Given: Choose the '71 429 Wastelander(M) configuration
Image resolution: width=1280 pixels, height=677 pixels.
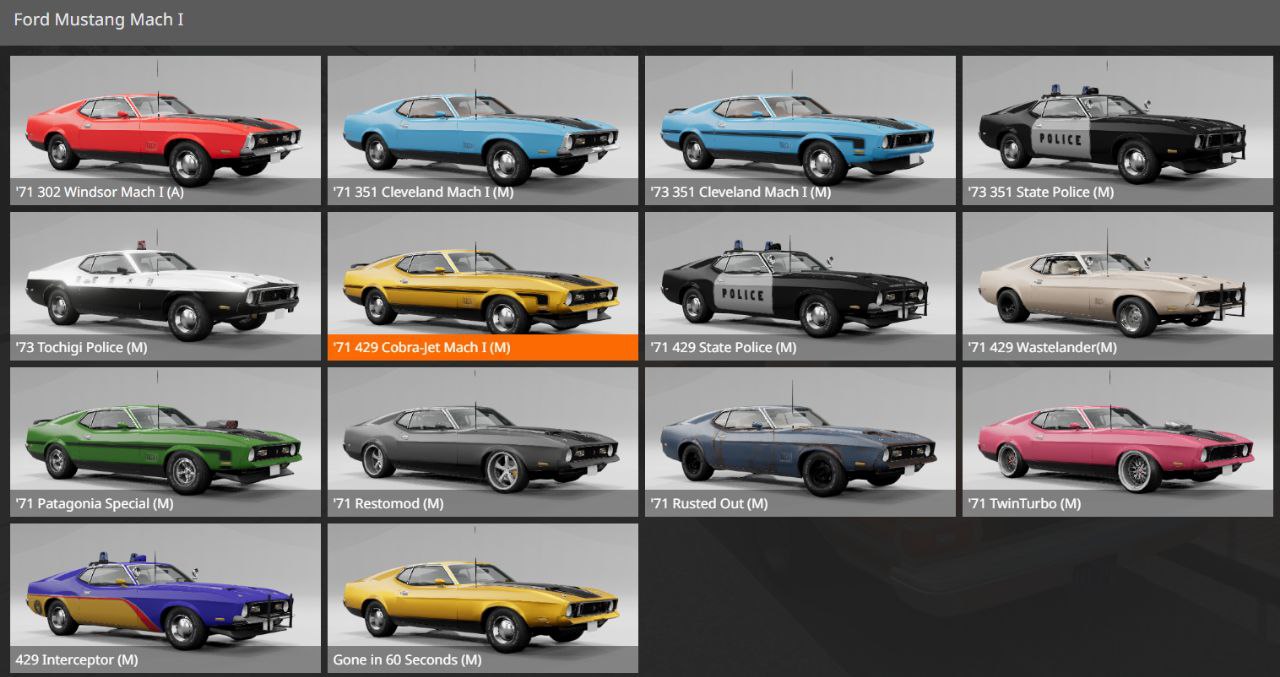Looking at the screenshot, I should (1117, 286).
